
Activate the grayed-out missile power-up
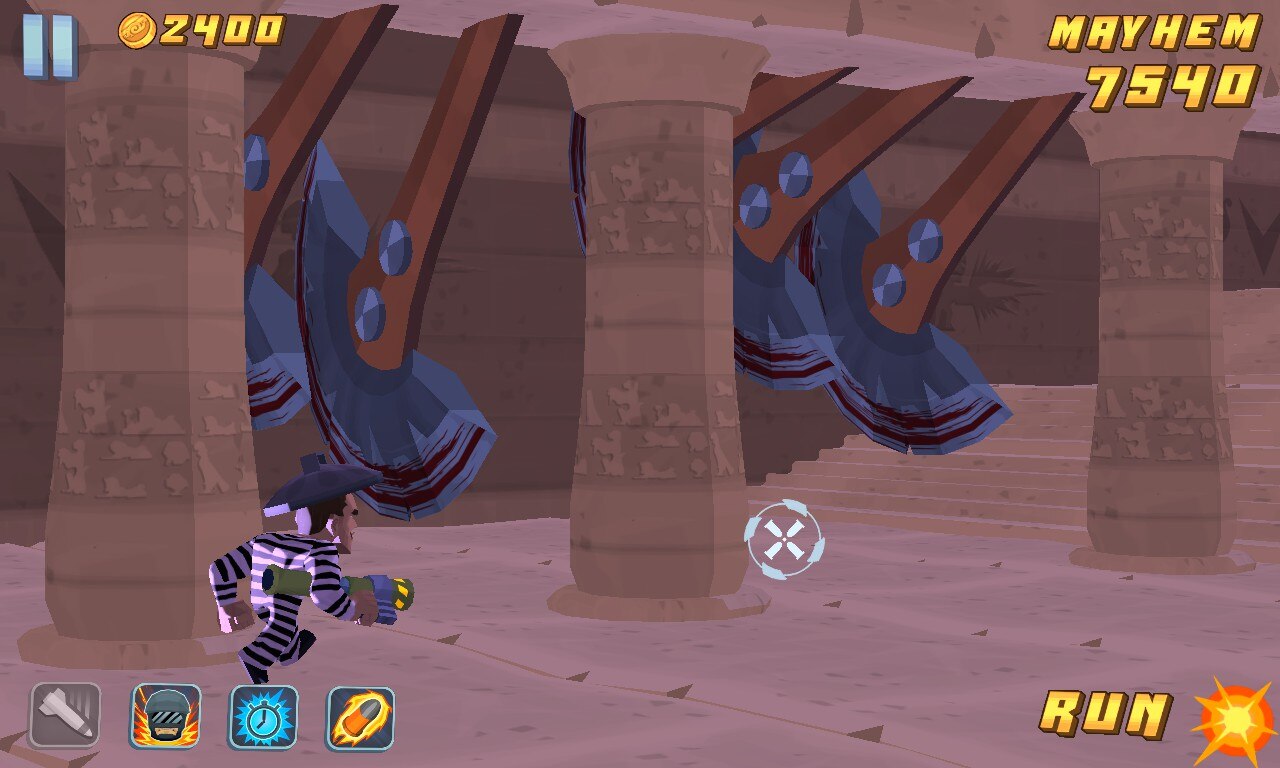coord(65,716)
